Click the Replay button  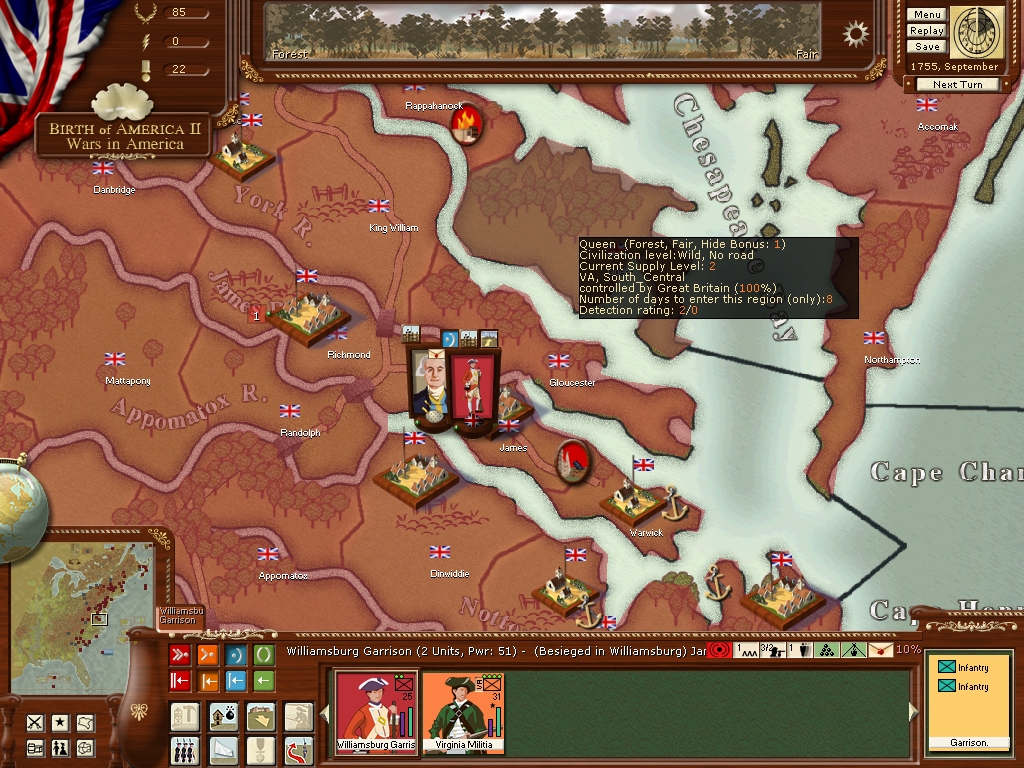(927, 31)
